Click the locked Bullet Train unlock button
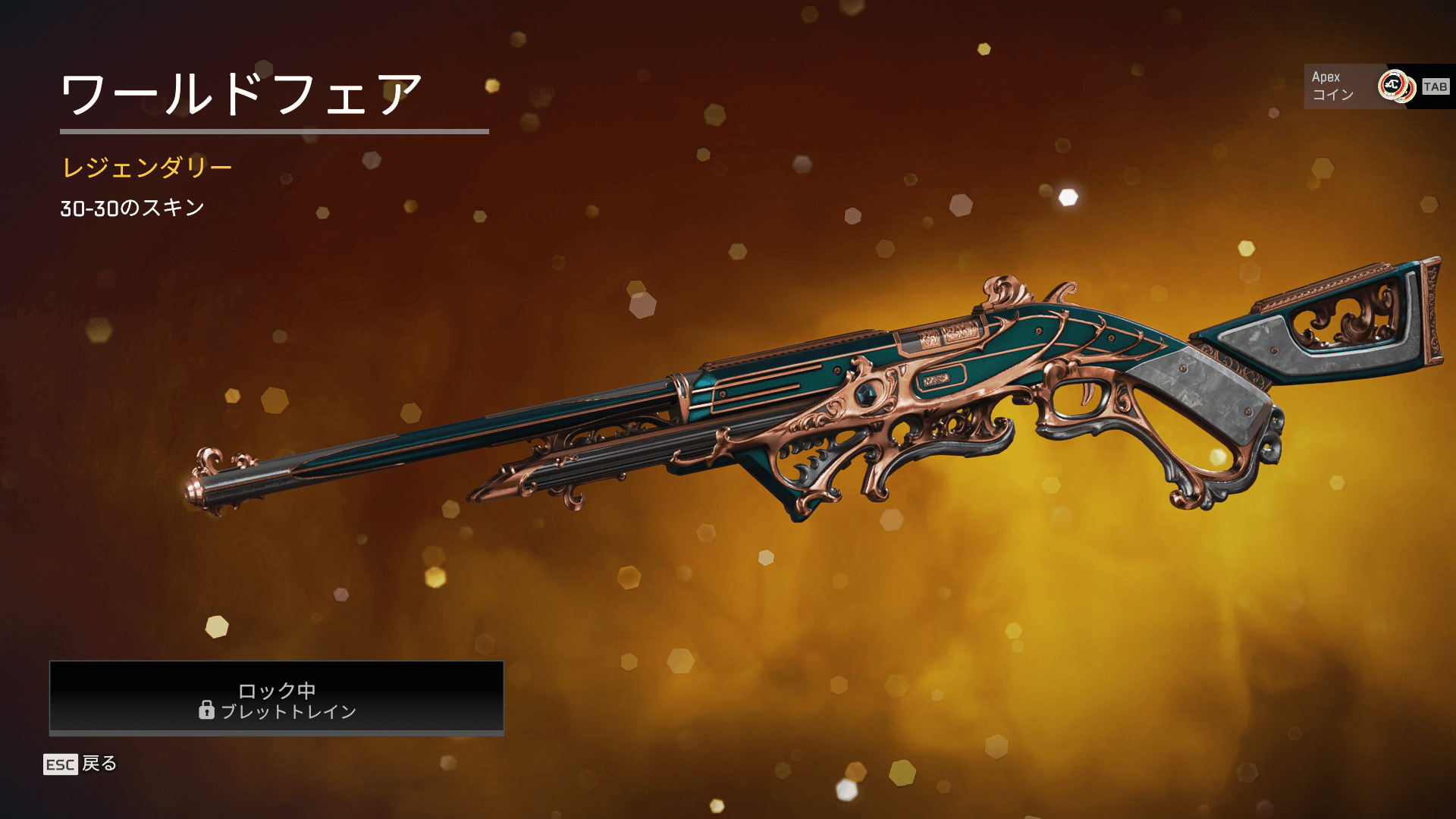Image resolution: width=1456 pixels, height=819 pixels. tap(277, 698)
